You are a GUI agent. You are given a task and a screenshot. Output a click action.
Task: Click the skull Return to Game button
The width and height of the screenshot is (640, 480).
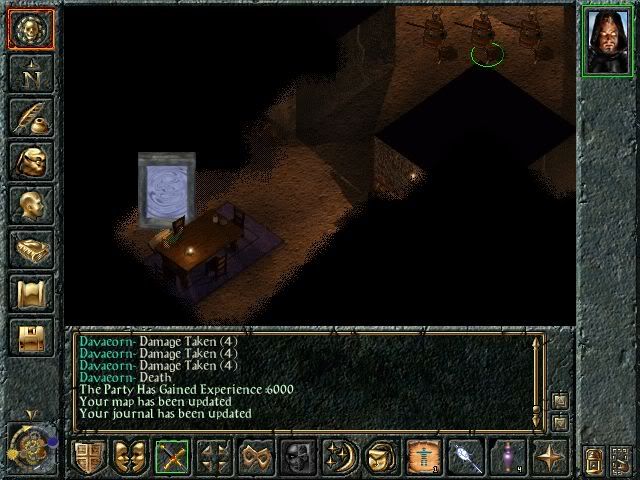[30, 28]
